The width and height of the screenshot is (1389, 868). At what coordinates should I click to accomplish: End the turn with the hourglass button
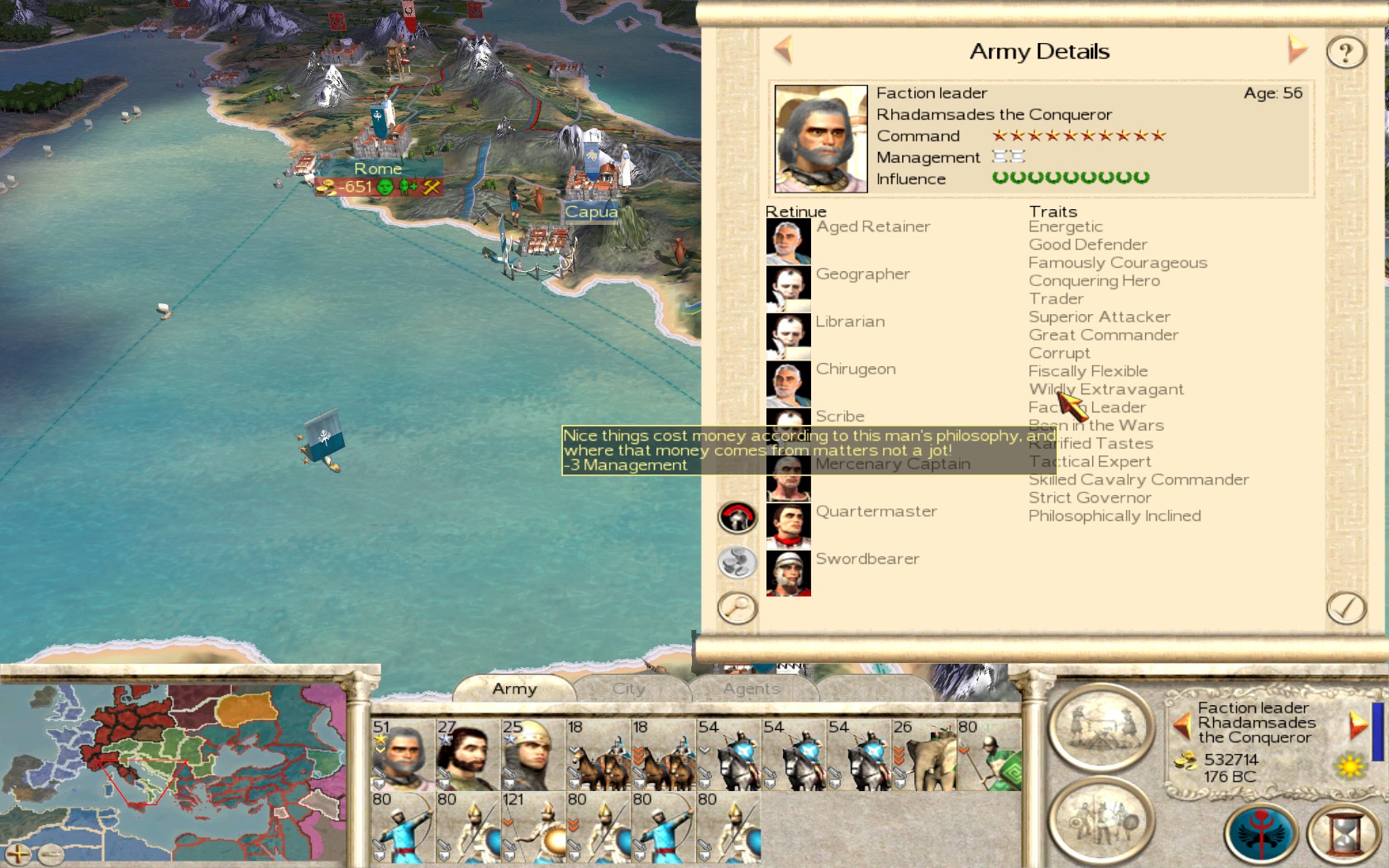[1345, 833]
